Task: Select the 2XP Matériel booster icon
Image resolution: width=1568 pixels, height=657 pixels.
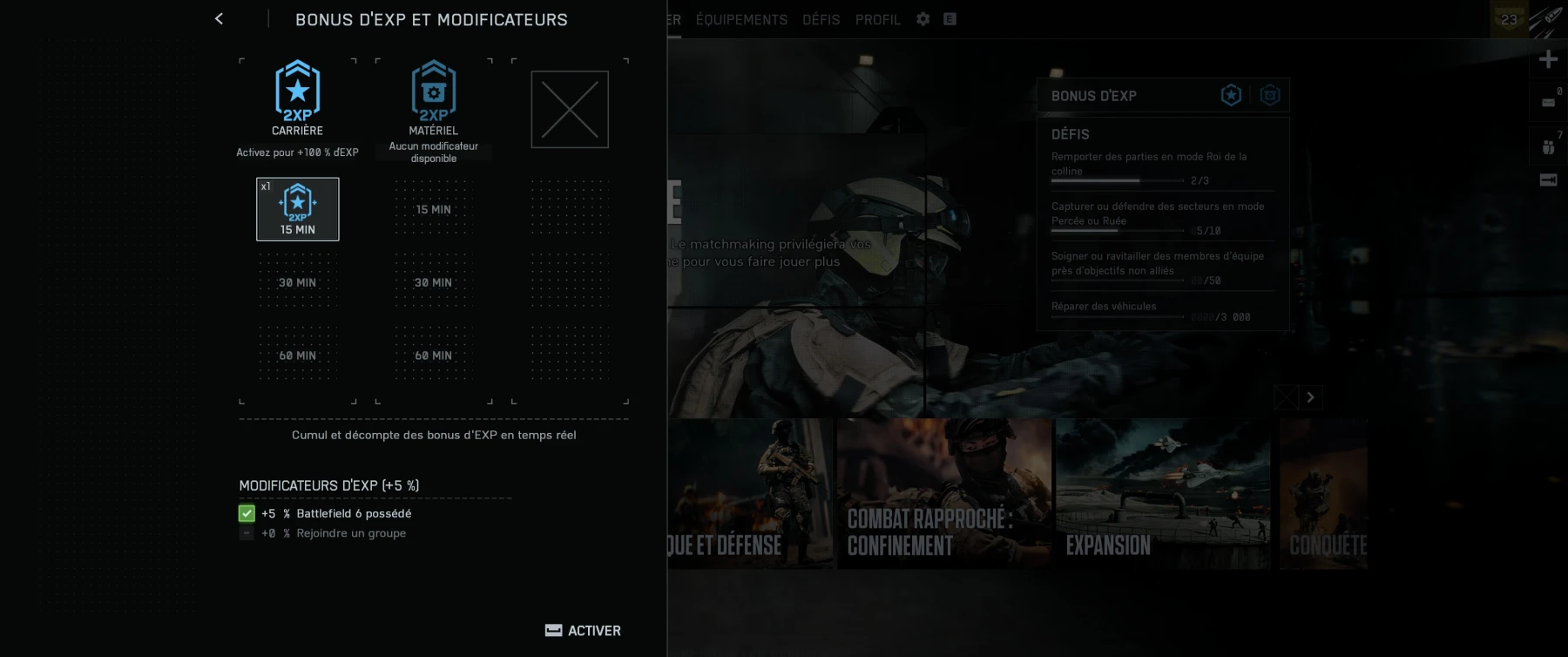Action: click(x=433, y=90)
